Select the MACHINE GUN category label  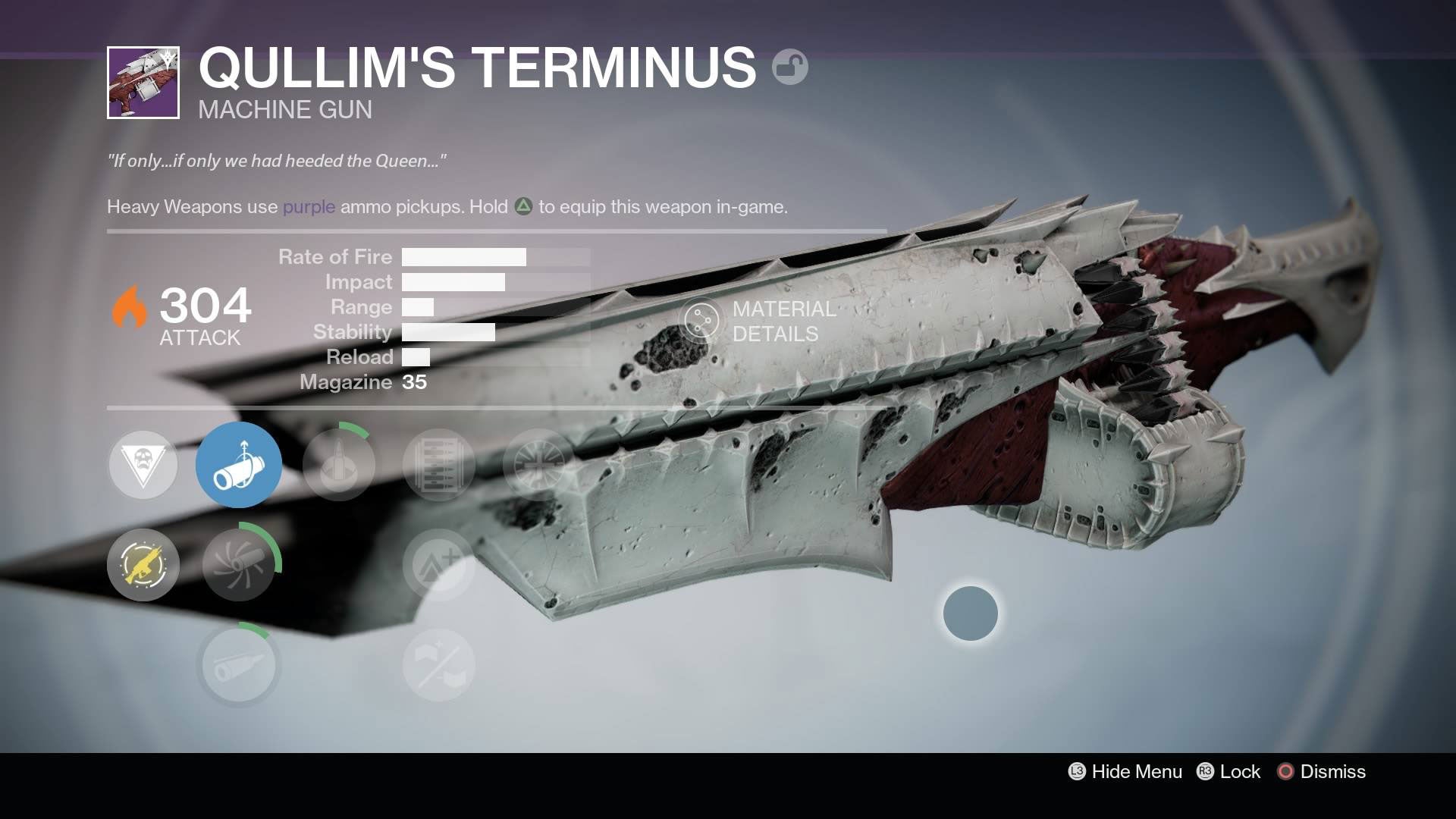pyautogui.click(x=284, y=109)
